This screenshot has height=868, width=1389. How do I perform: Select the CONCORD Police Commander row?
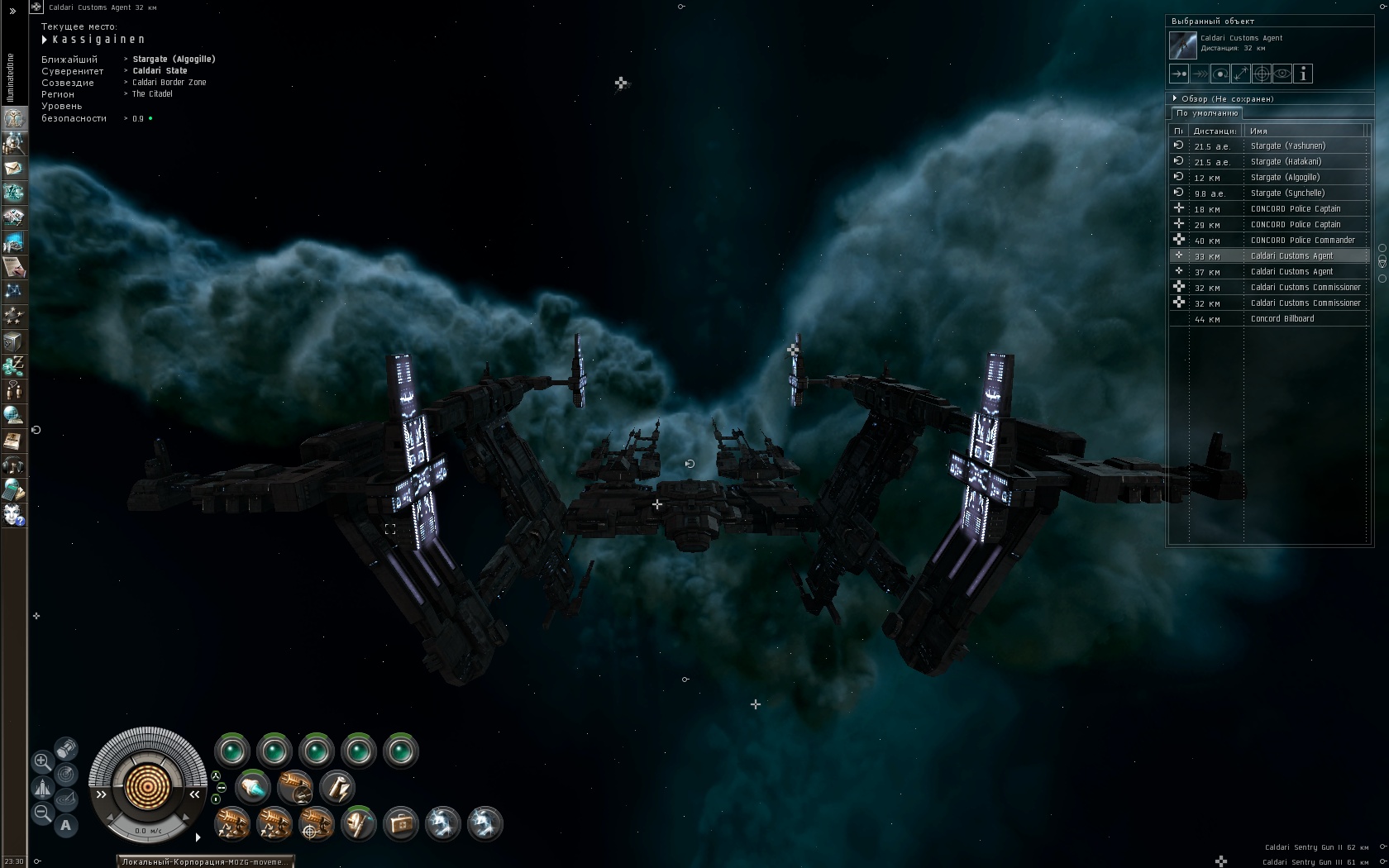pos(1302,241)
